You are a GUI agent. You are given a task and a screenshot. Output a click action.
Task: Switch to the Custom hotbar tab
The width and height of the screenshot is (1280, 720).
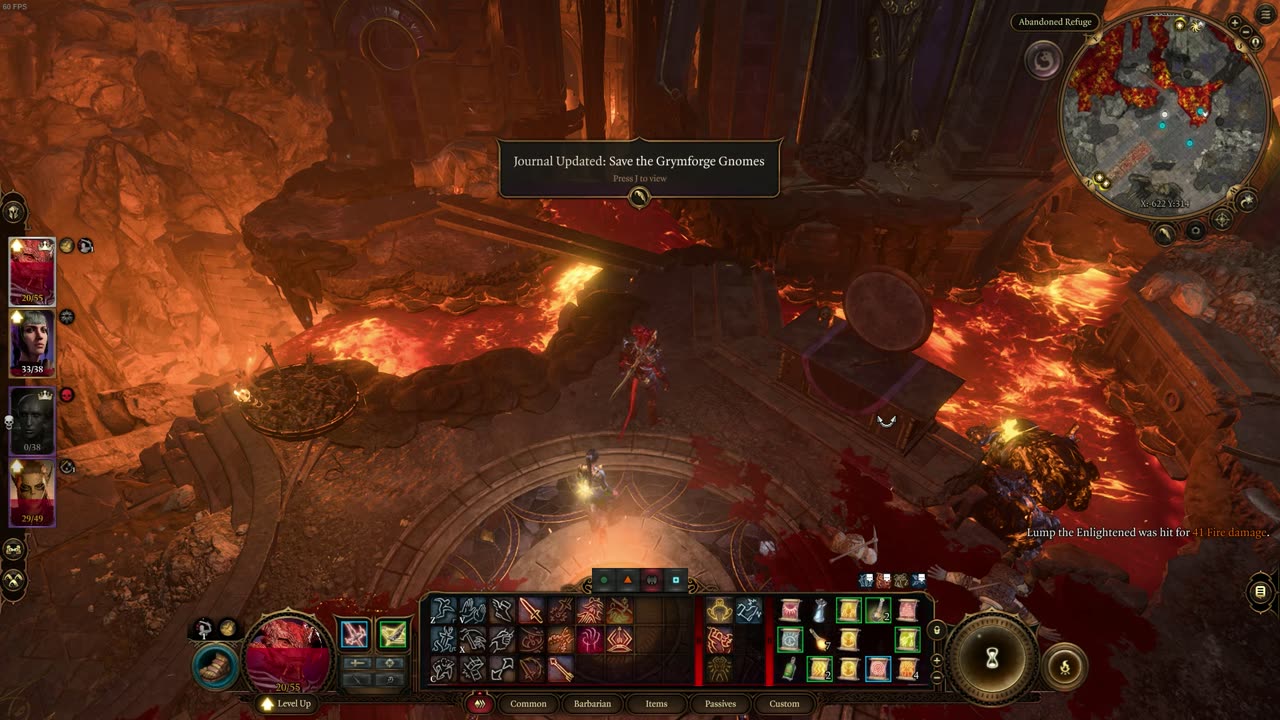click(784, 704)
